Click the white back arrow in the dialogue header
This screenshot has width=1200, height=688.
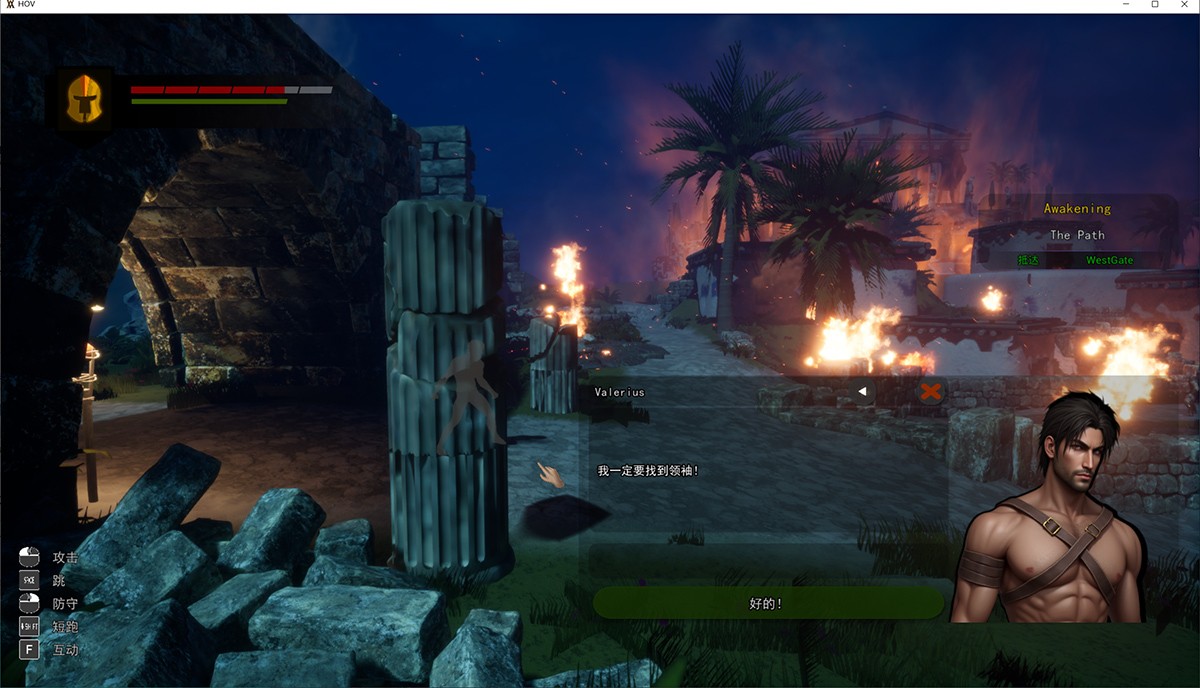click(862, 392)
